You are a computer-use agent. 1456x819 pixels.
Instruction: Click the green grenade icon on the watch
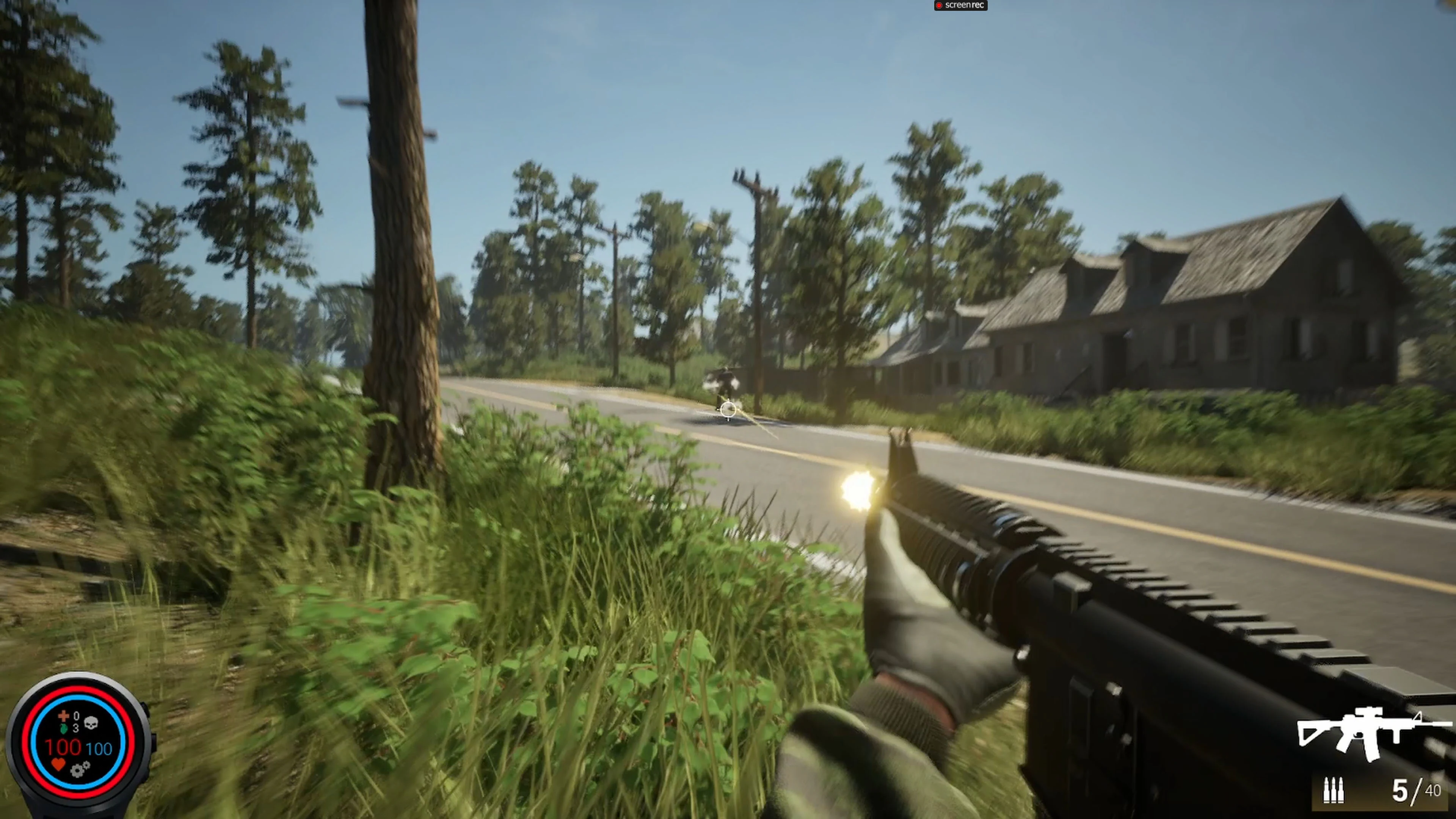64,729
